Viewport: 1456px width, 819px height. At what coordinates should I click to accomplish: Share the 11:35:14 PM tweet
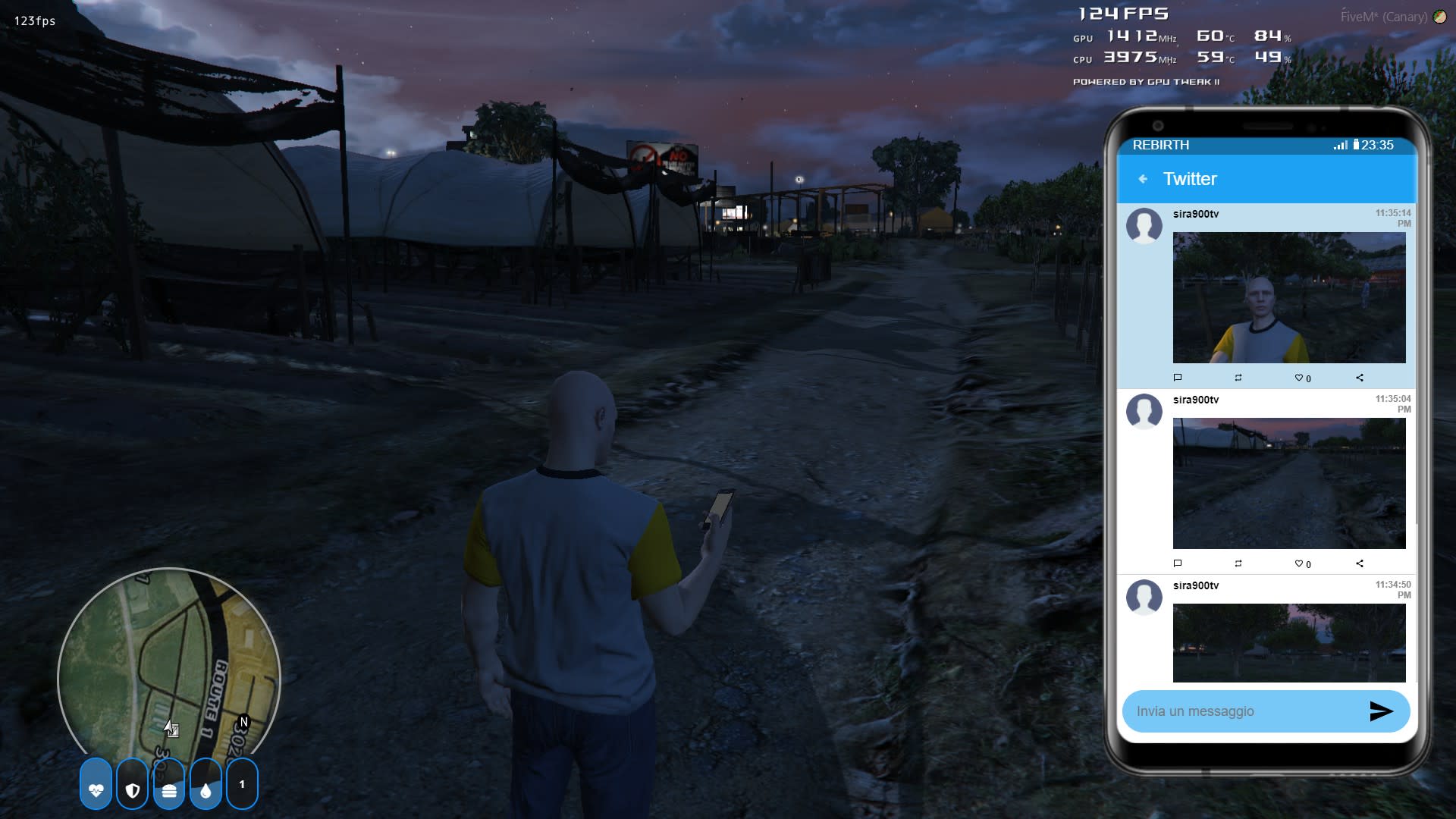pyautogui.click(x=1360, y=378)
